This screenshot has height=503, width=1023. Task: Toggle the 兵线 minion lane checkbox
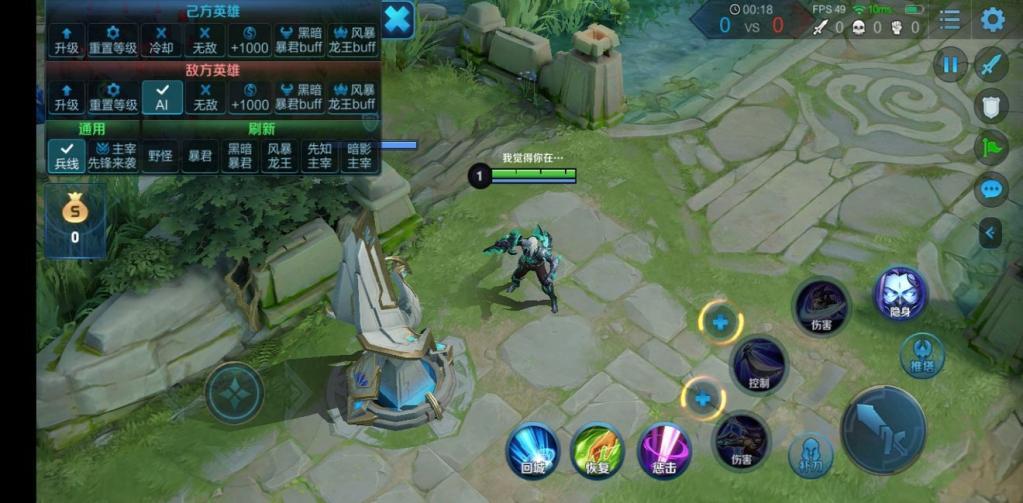click(67, 154)
